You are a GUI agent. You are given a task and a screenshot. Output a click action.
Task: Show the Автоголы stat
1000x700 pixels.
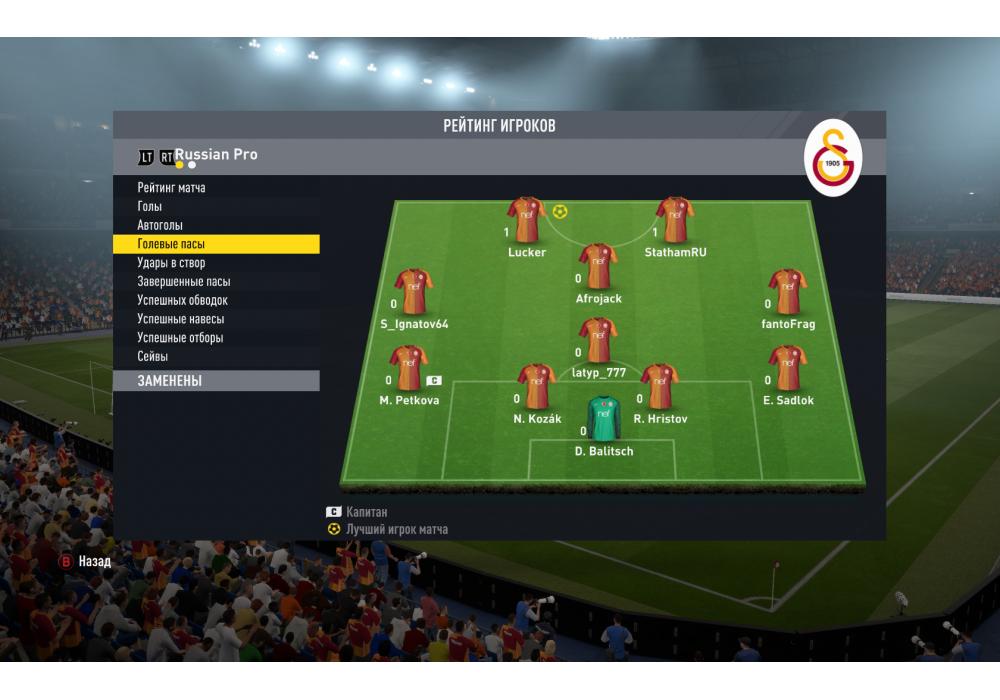(x=160, y=226)
